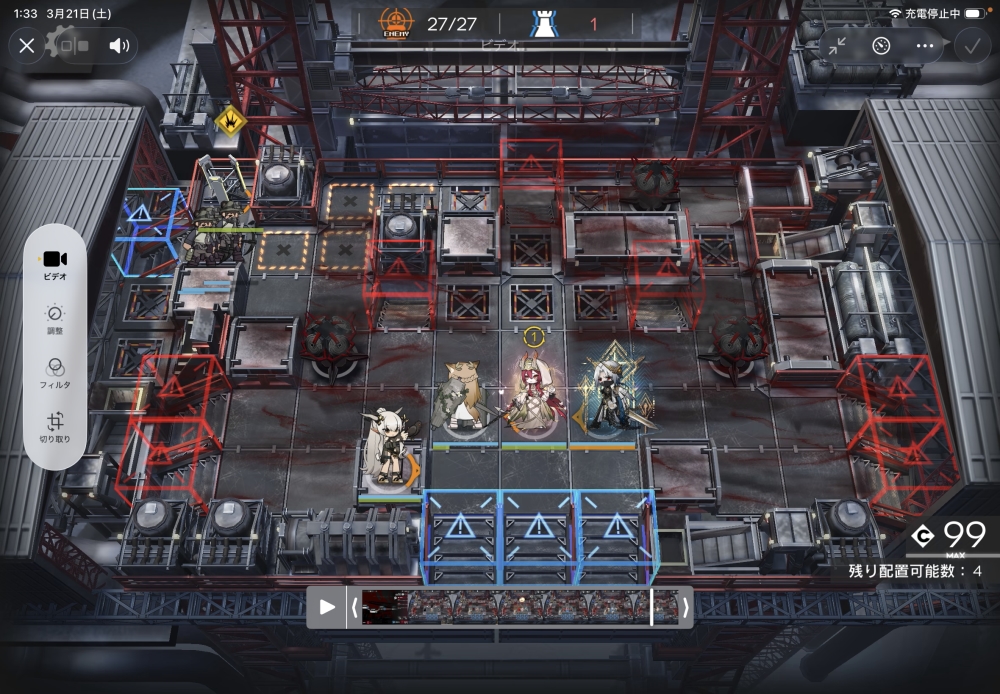Play the video from the editor bar
Screen dimensions: 1000x694
326,607
